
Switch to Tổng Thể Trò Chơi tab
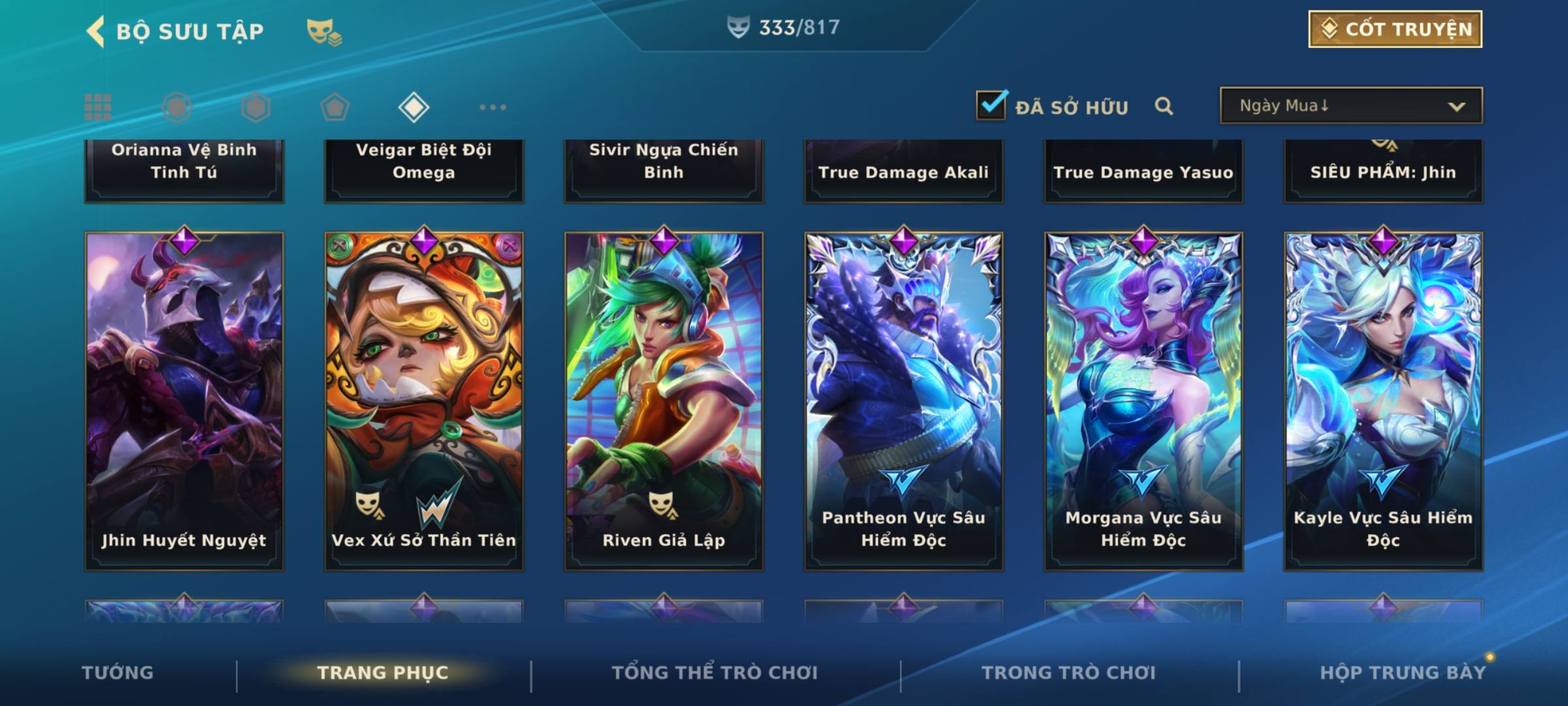715,673
